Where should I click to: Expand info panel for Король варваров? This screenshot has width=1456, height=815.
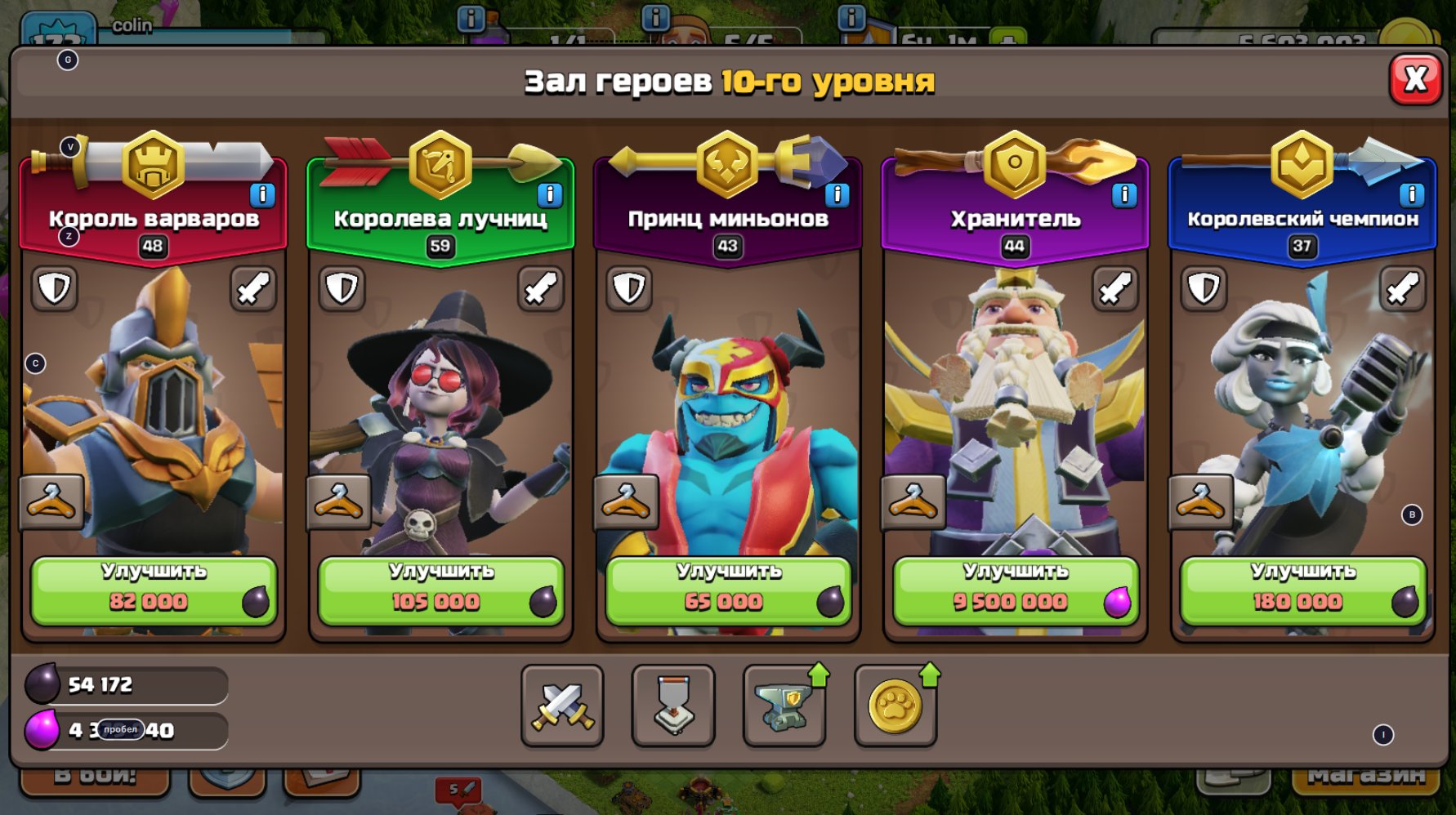tap(261, 194)
